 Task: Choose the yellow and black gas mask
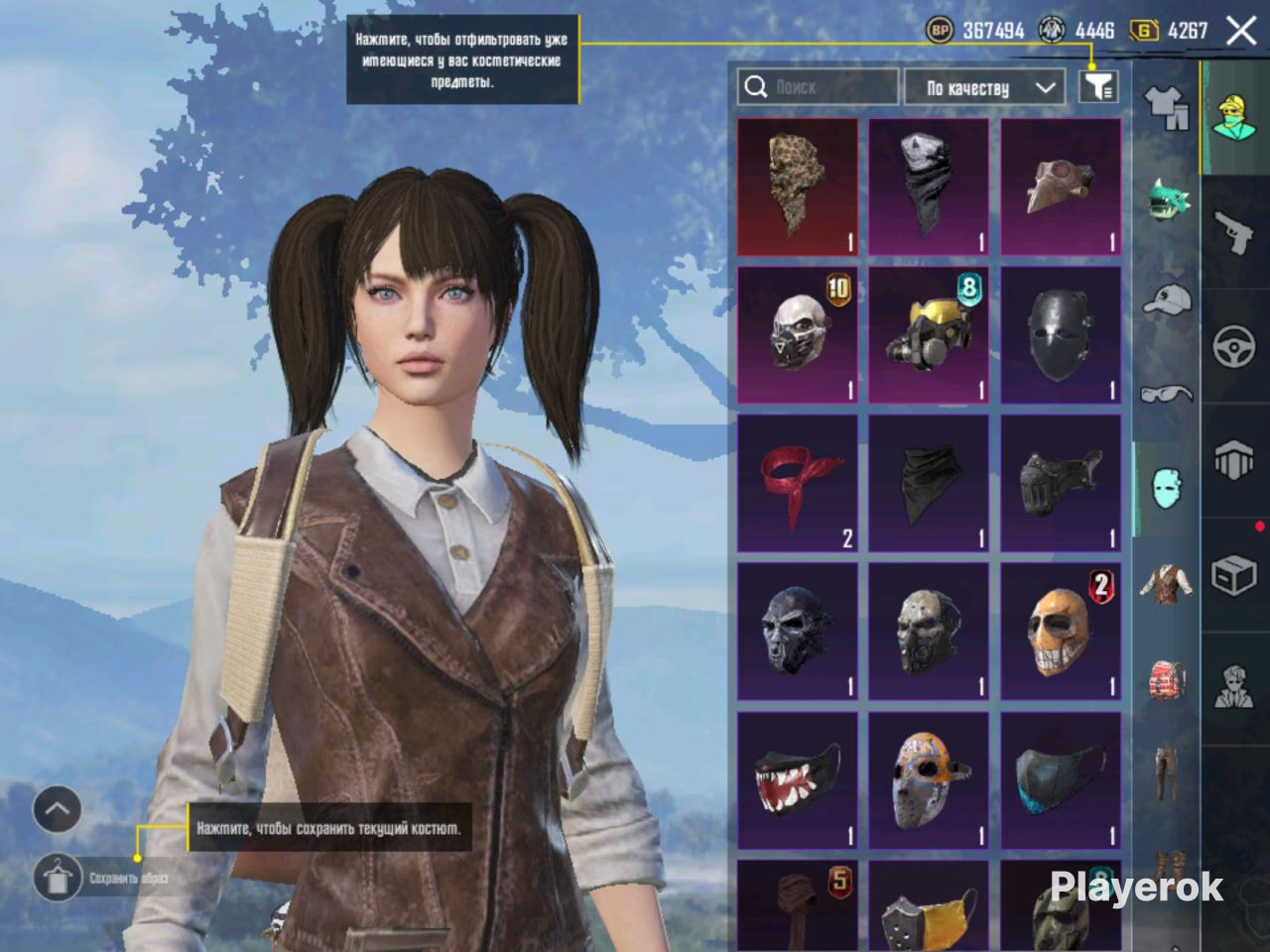(929, 334)
